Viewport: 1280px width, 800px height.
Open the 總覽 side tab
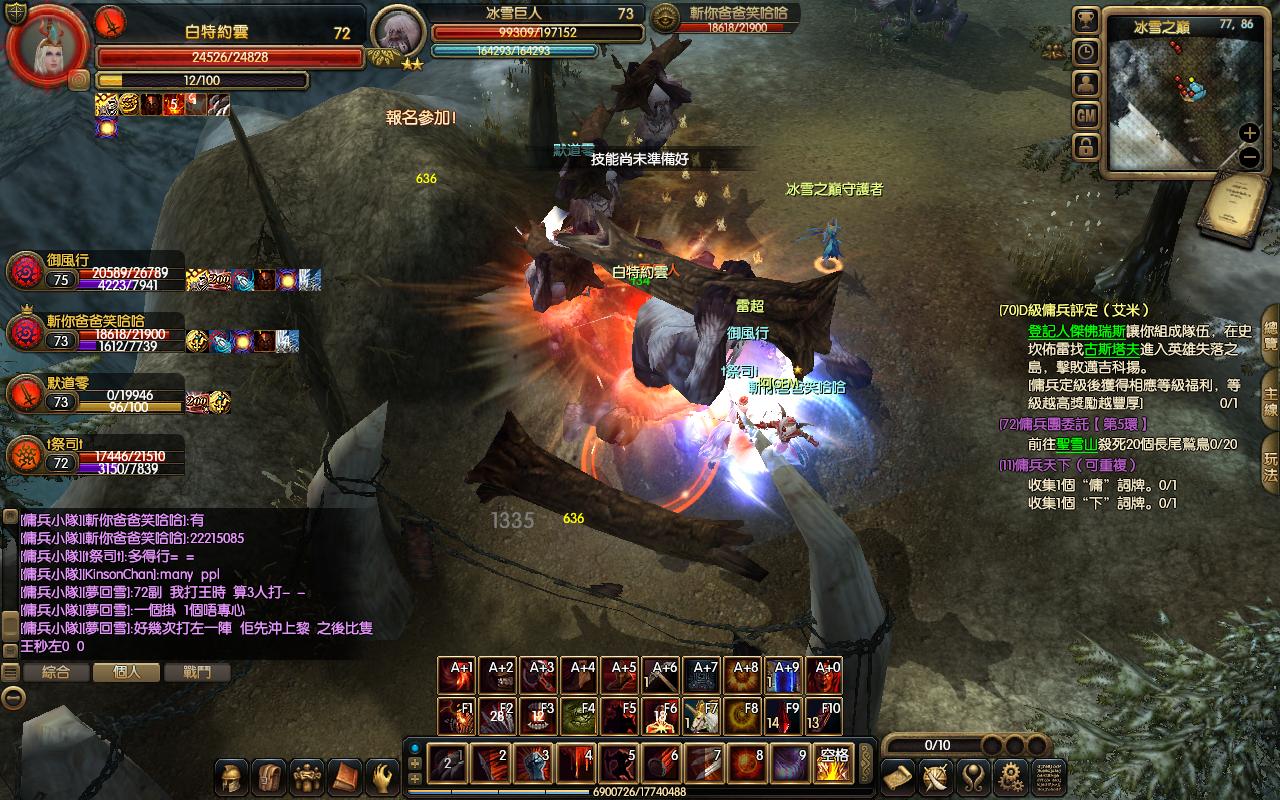pyautogui.click(x=1270, y=341)
